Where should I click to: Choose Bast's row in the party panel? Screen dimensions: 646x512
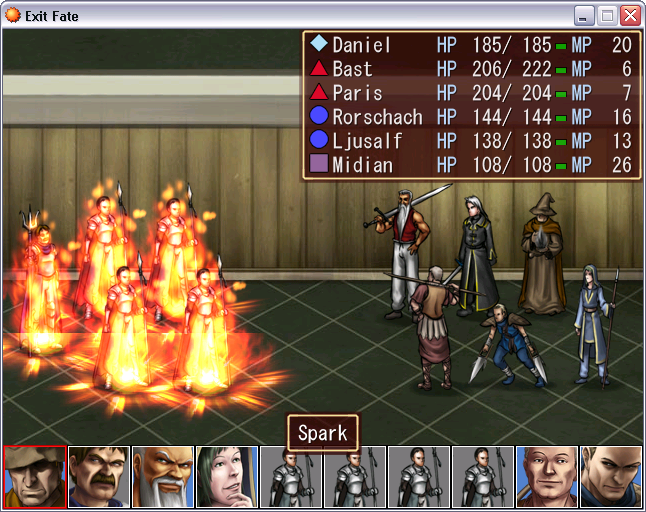(352, 69)
